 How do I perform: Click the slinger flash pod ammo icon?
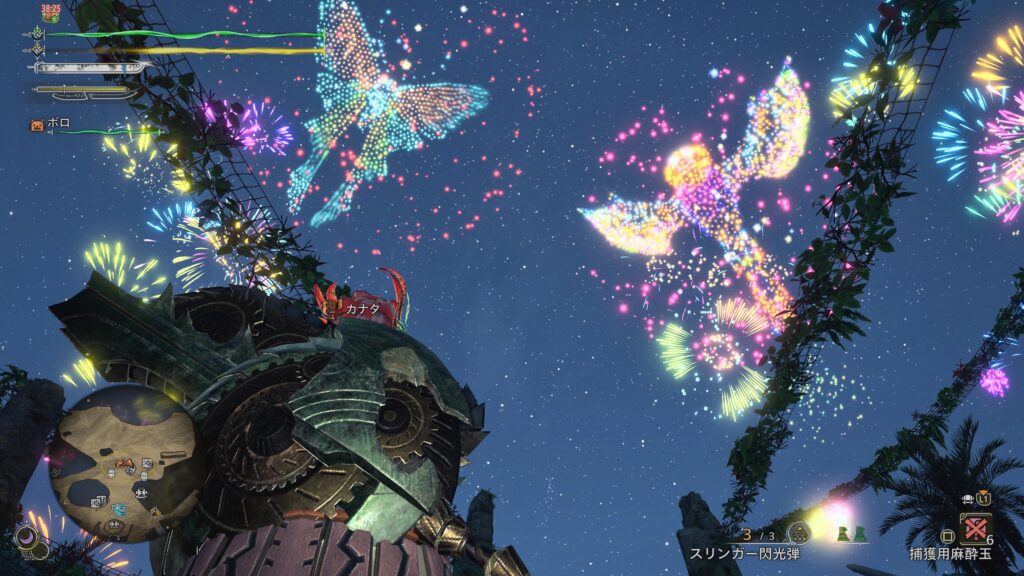(798, 532)
